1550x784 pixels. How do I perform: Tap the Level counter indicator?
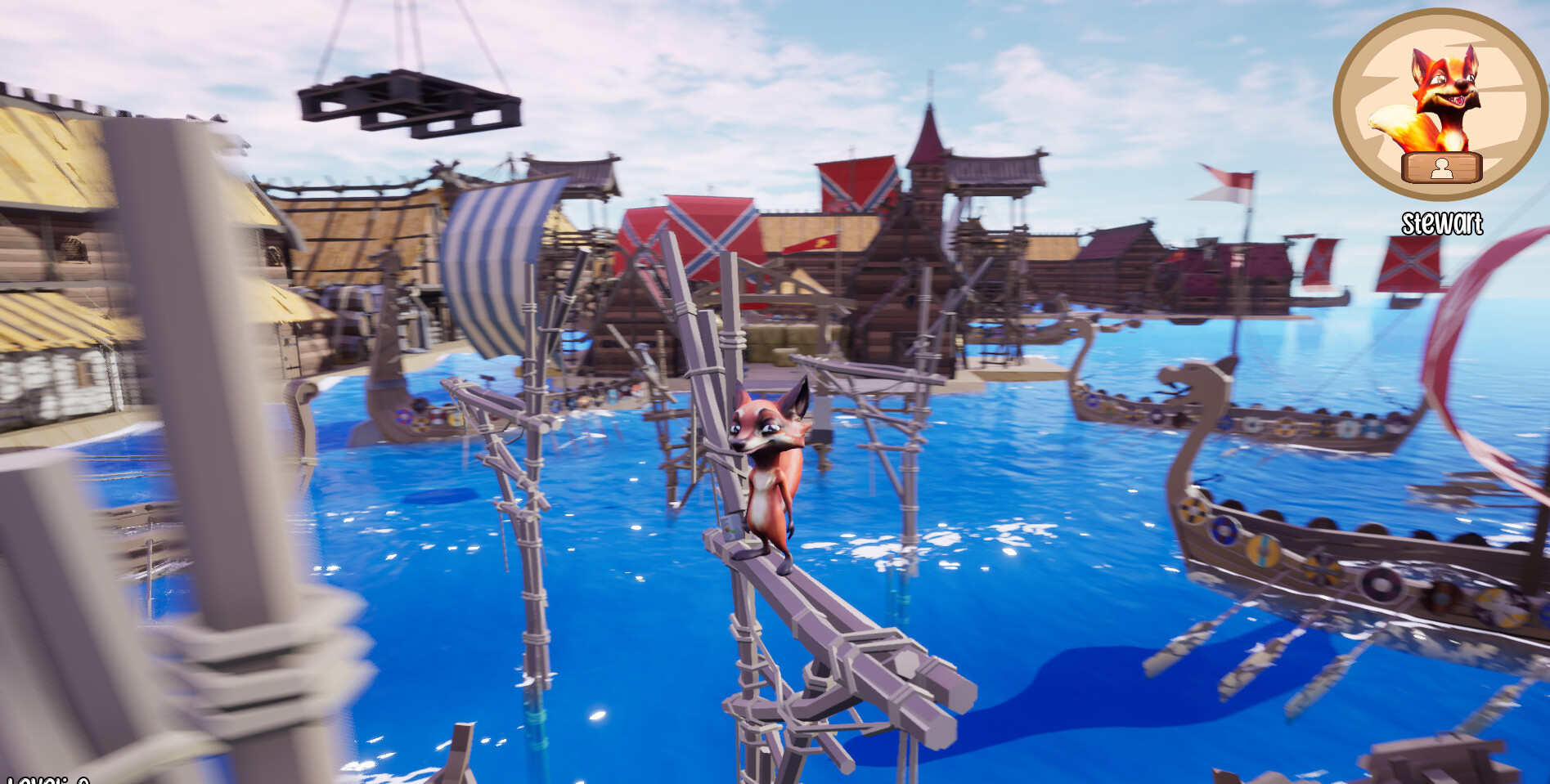(x=45, y=778)
